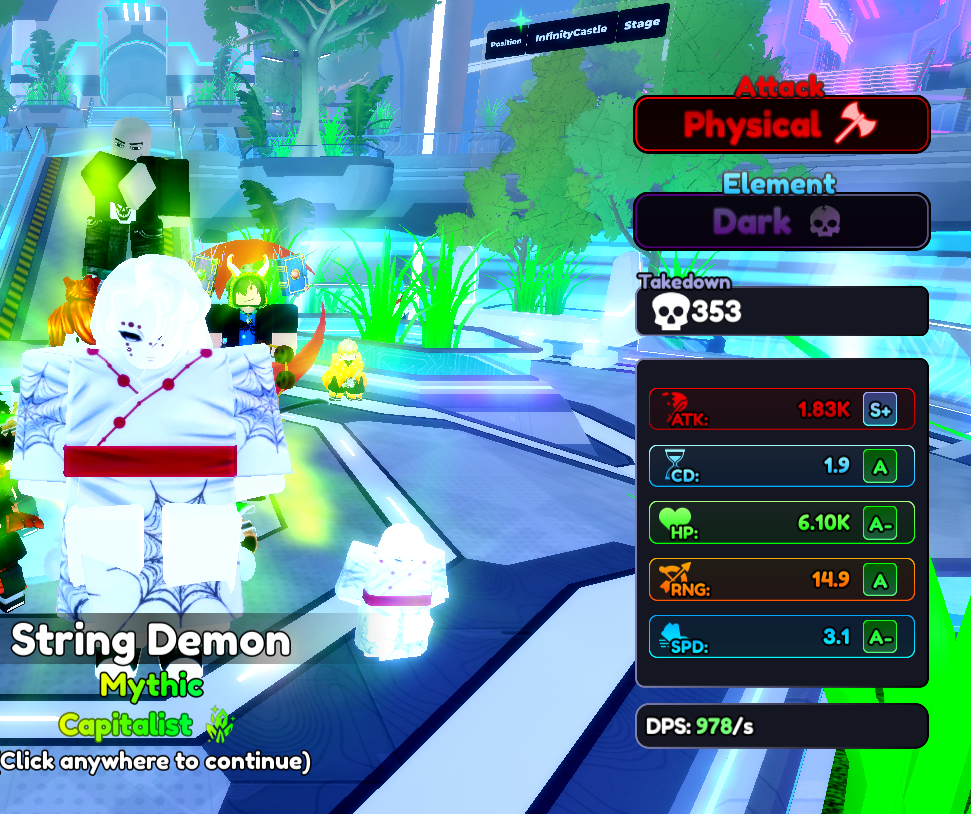The image size is (971, 814).
Task: Open the Position leaderboard tab
Action: 506,42
